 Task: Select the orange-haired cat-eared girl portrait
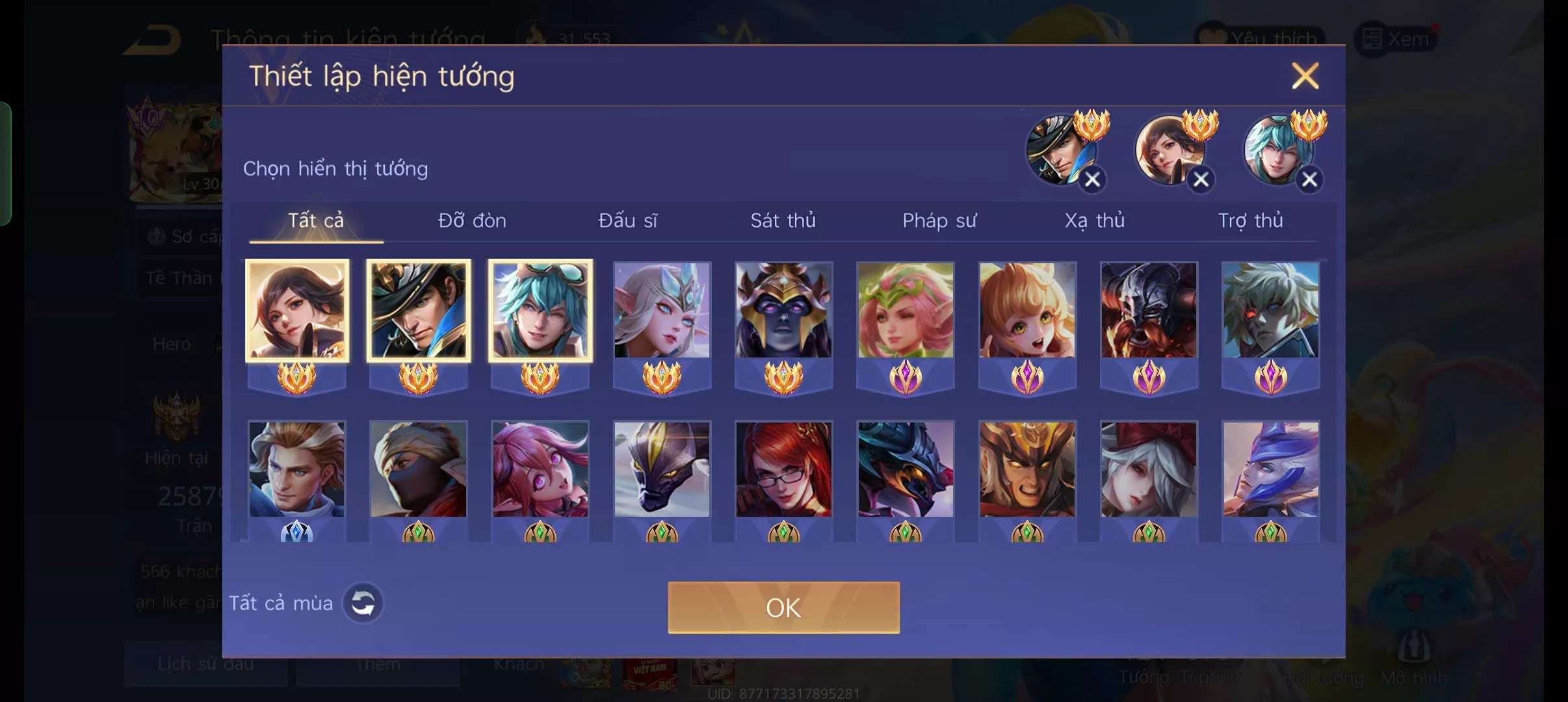pyautogui.click(x=1027, y=311)
